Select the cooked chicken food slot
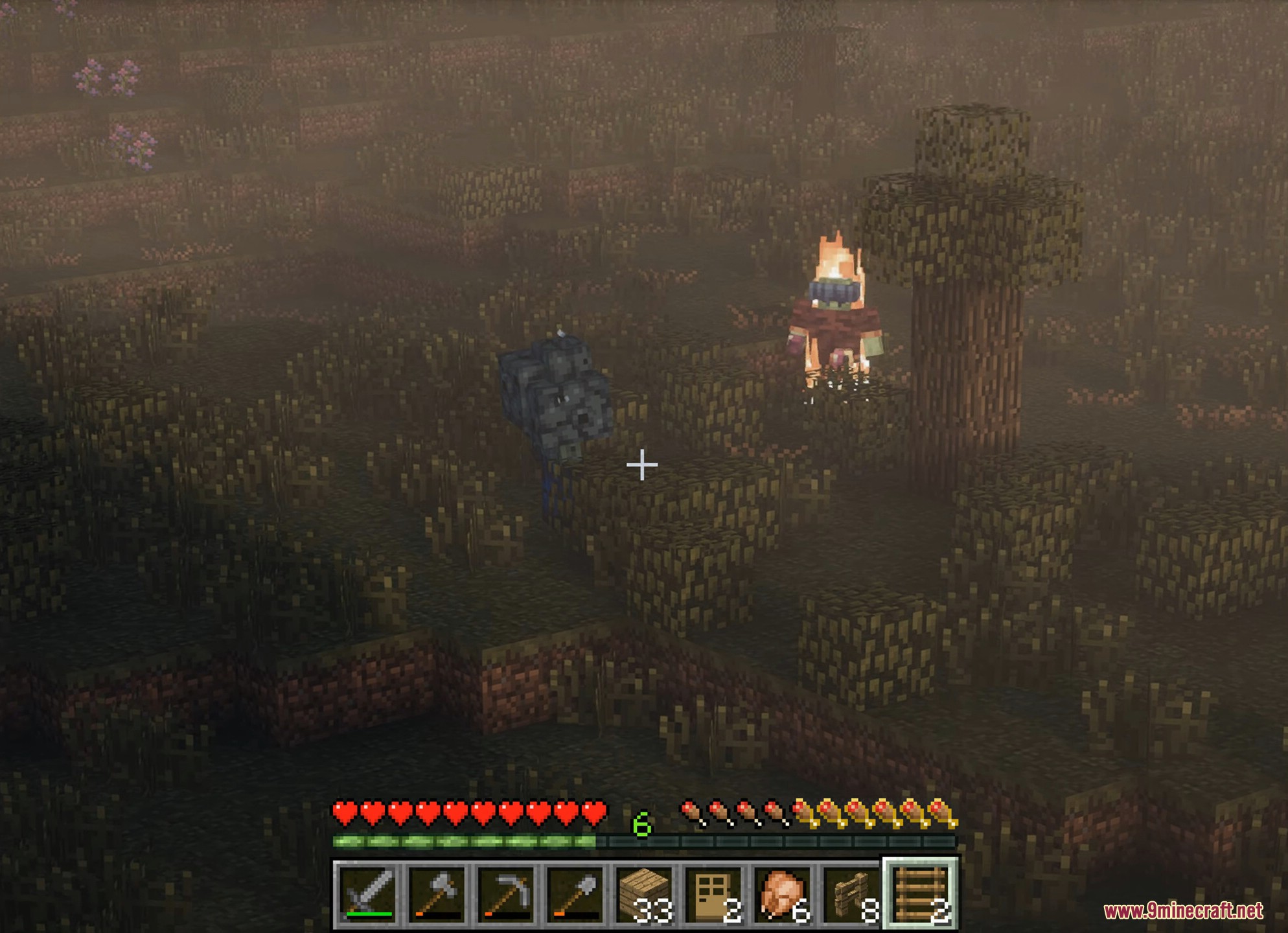 [783, 894]
